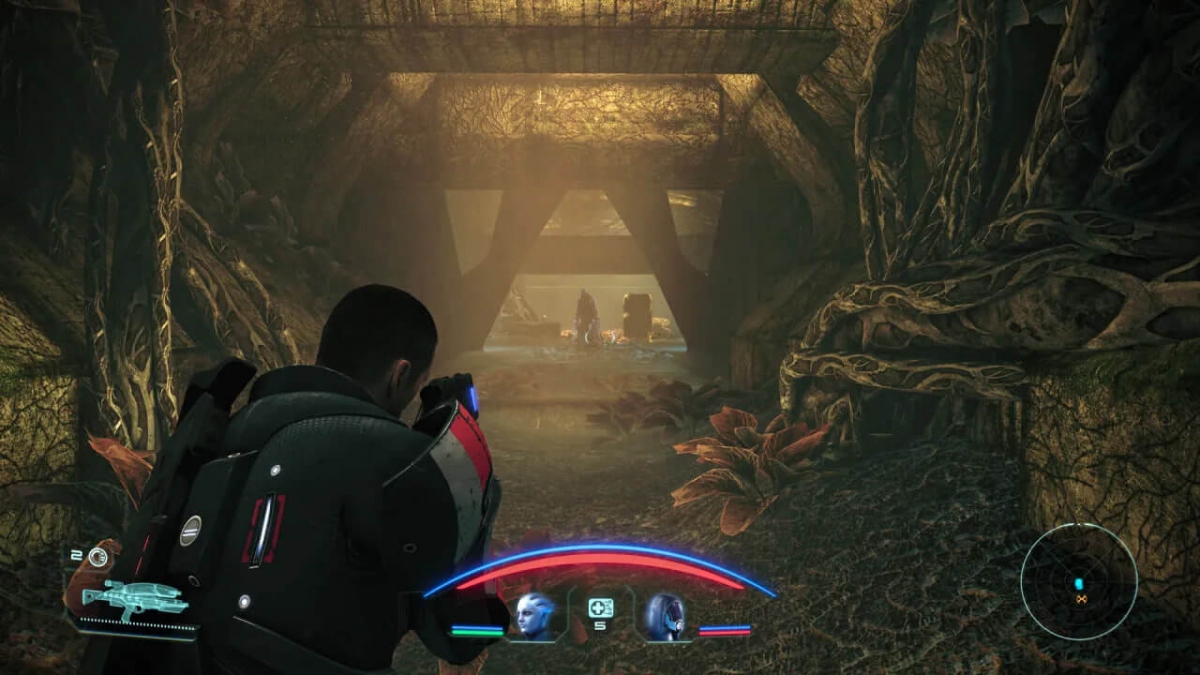Click the circular radar minimap
Screen dimensions: 1200x675
1079,583
